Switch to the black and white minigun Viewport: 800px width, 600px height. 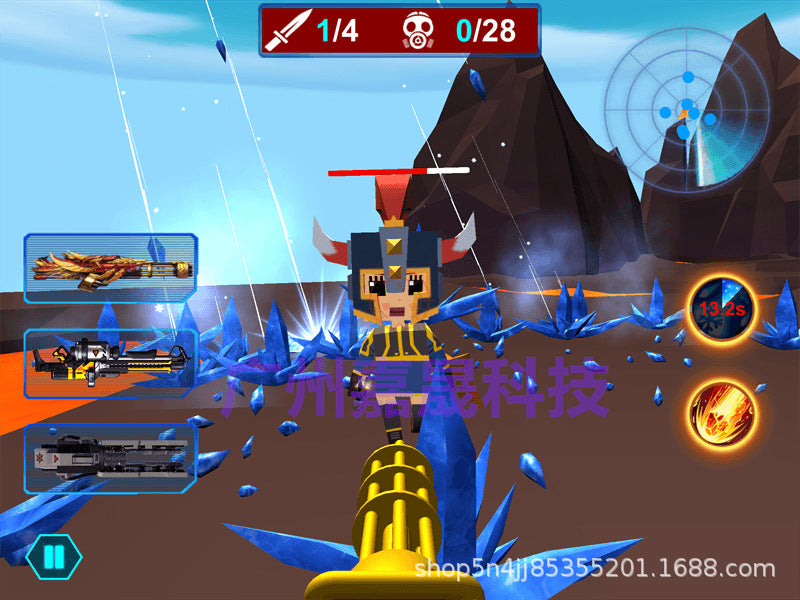110,361
